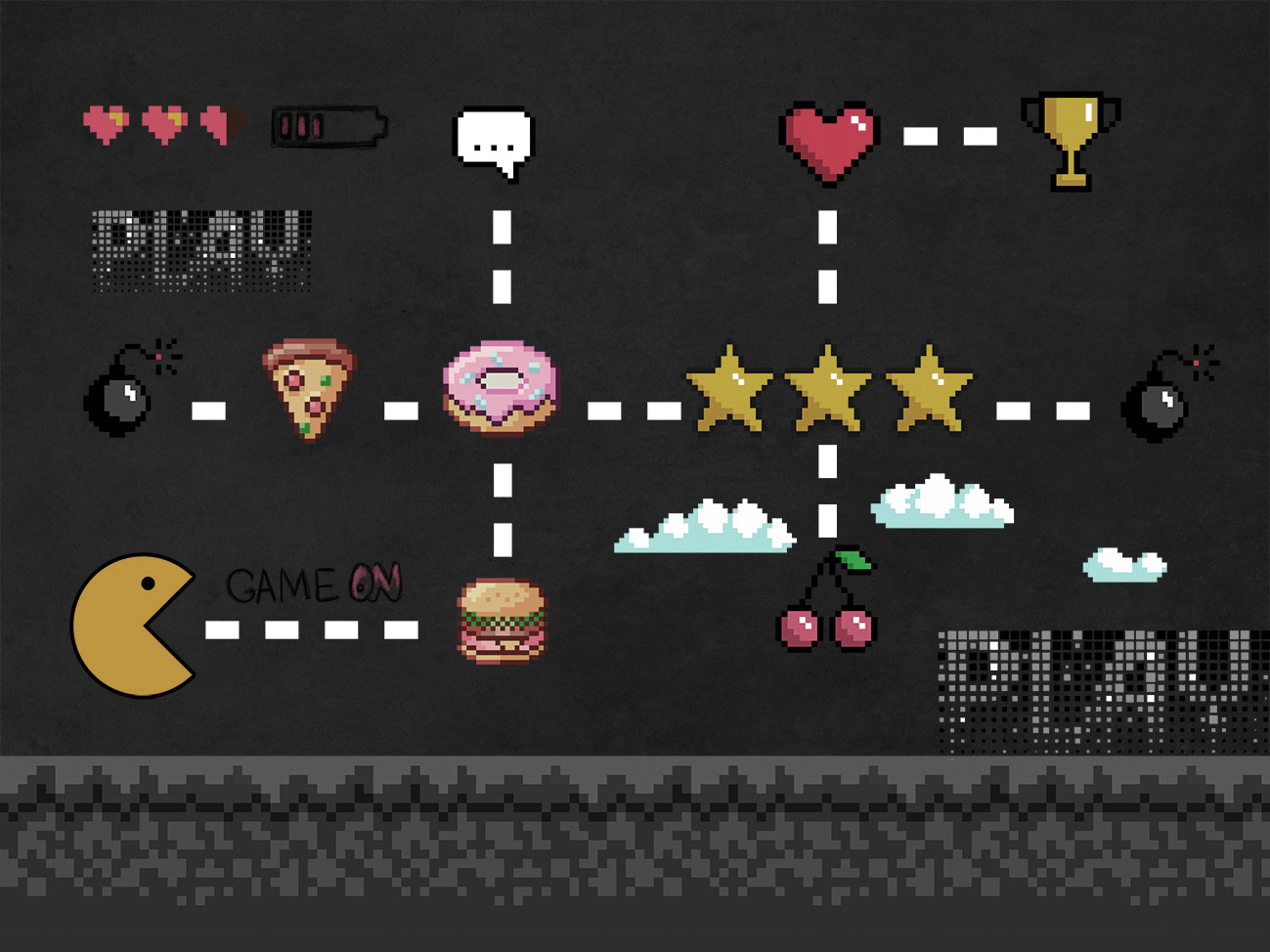The image size is (1270, 952).
Task: Pick the hamburger node
Action: (x=502, y=621)
